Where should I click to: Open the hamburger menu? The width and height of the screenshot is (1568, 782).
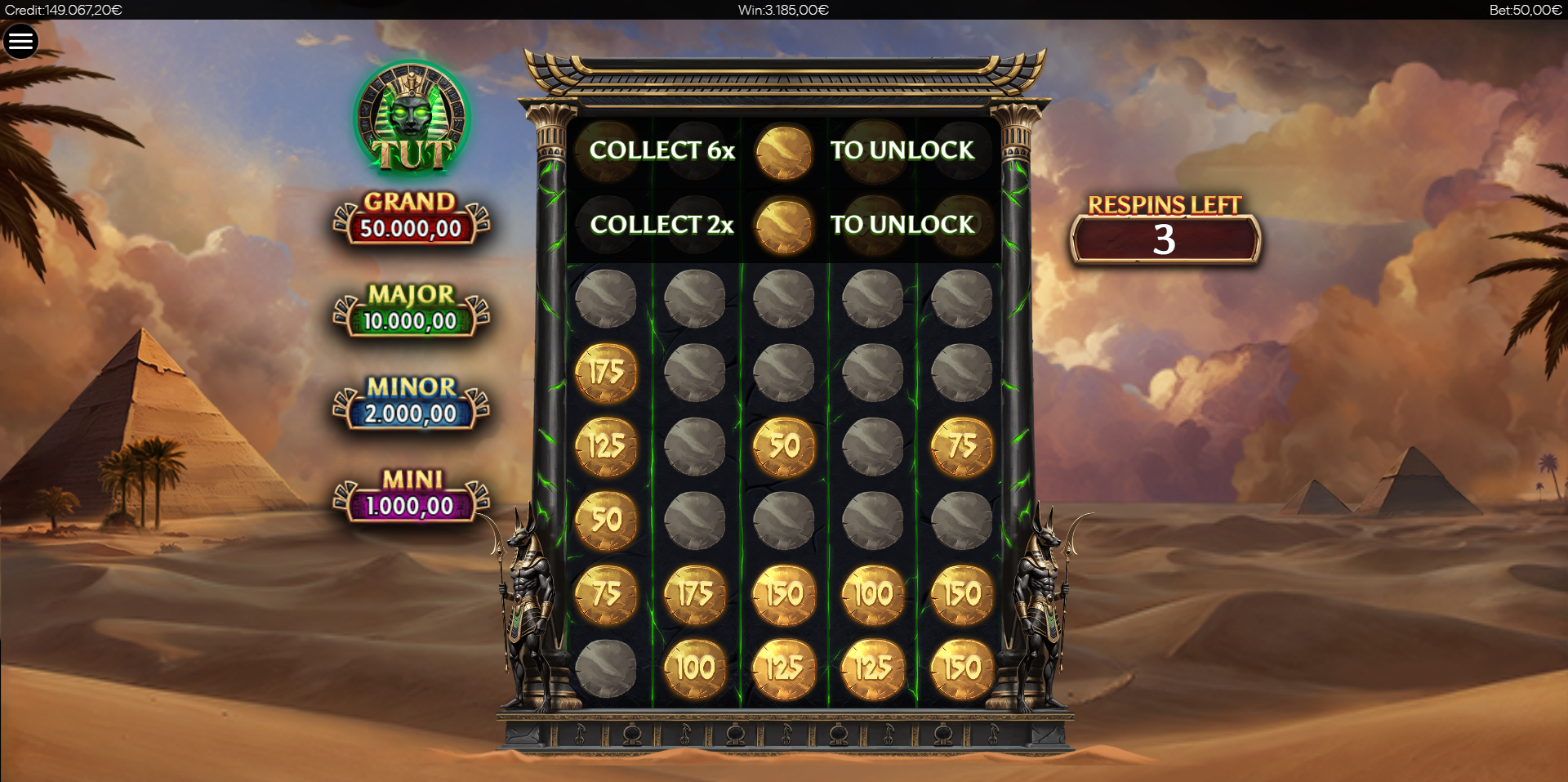click(x=21, y=41)
